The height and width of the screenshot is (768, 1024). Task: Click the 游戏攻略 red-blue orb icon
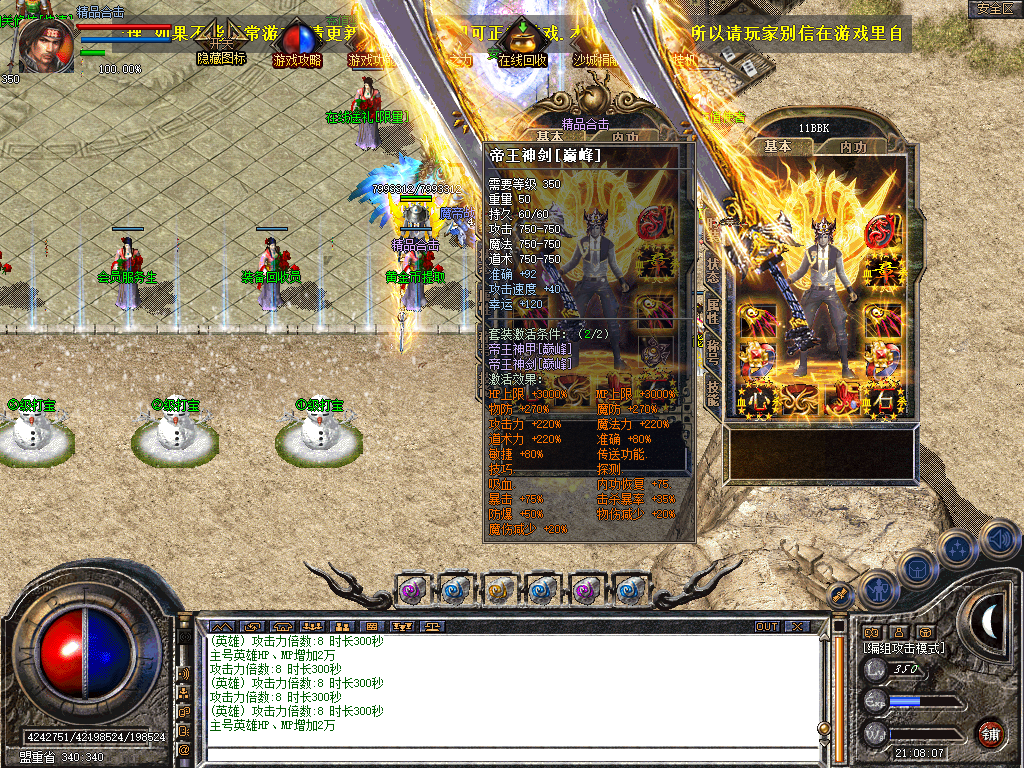coord(297,40)
